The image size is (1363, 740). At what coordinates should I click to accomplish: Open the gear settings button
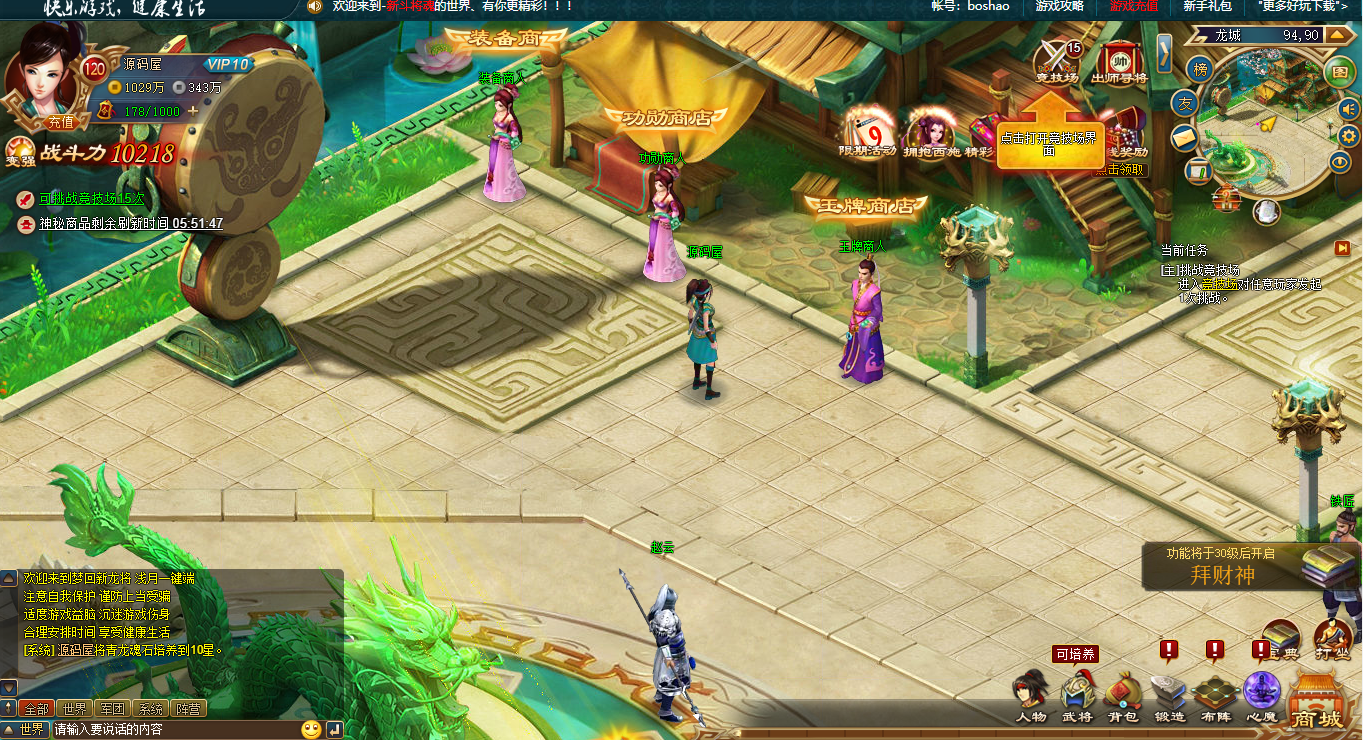coord(1347,135)
